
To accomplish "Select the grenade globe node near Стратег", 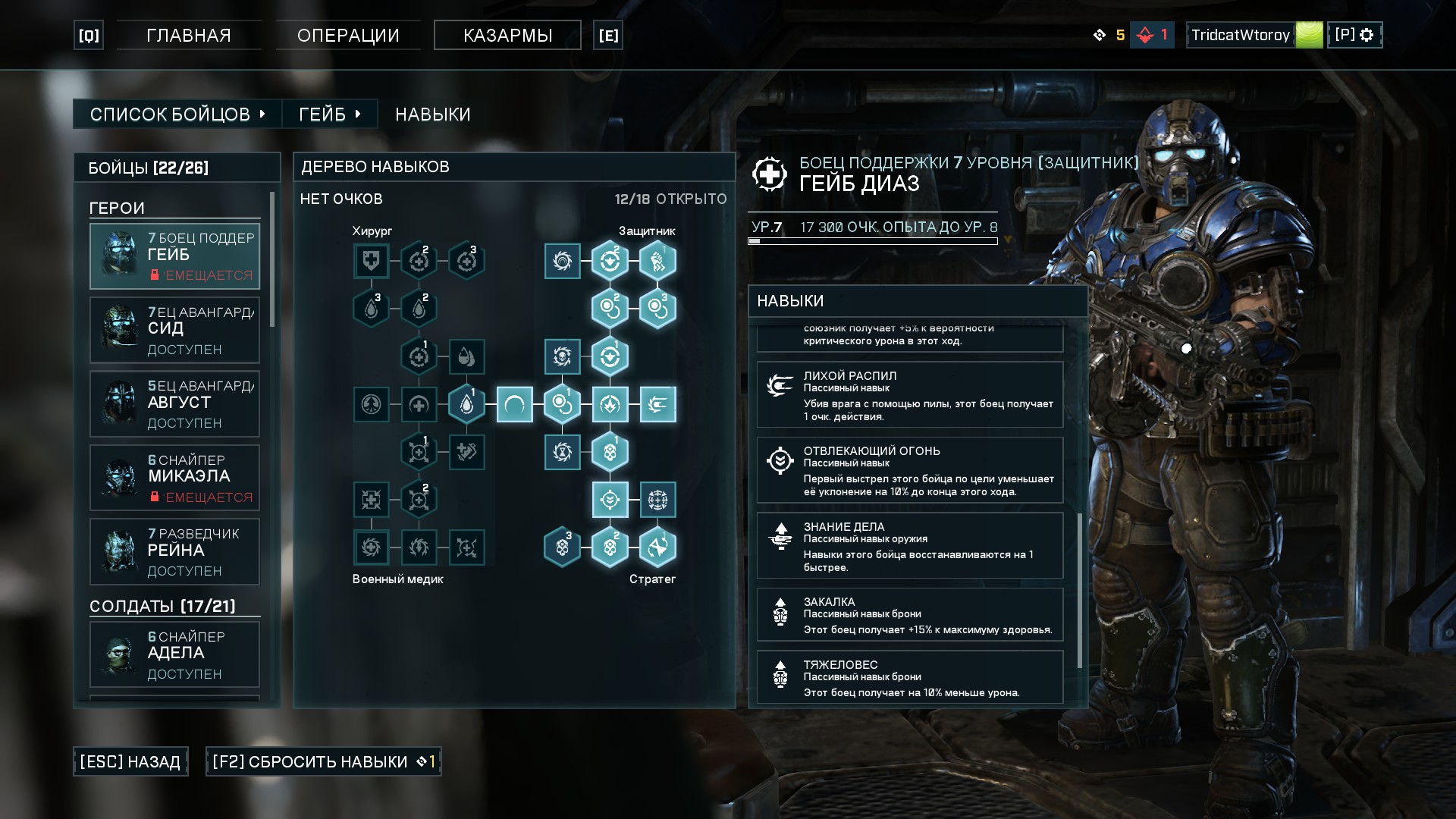I will click(x=657, y=500).
